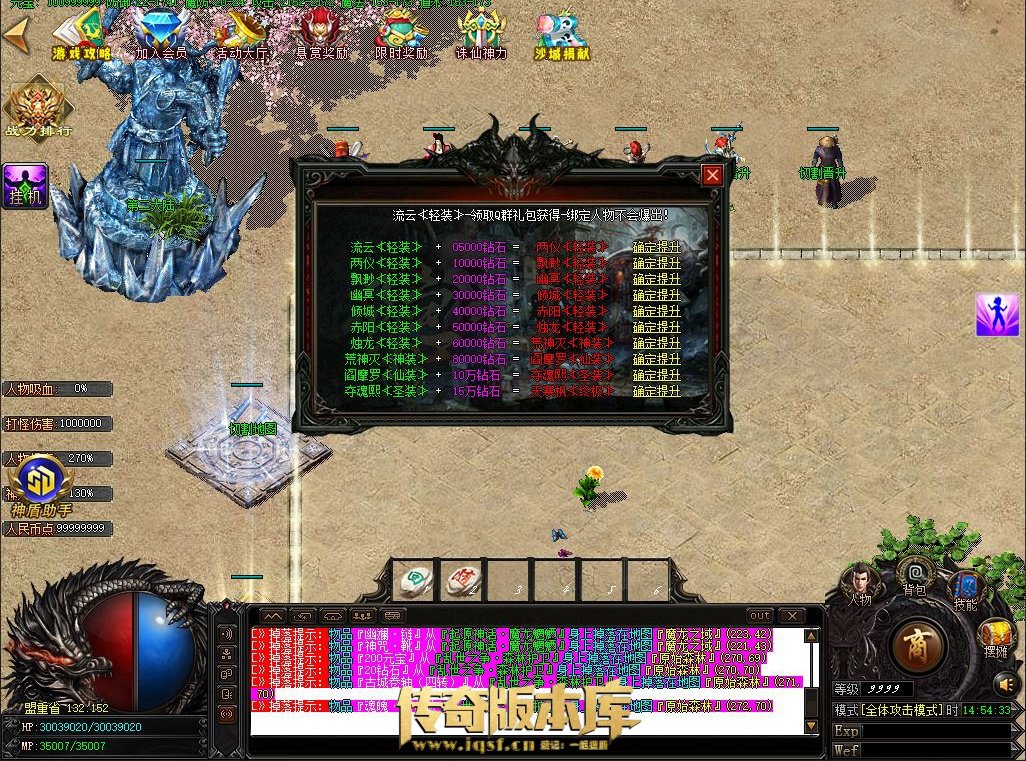Open the 诛仙神力 icon
The image size is (1026, 761).
[x=481, y=37]
